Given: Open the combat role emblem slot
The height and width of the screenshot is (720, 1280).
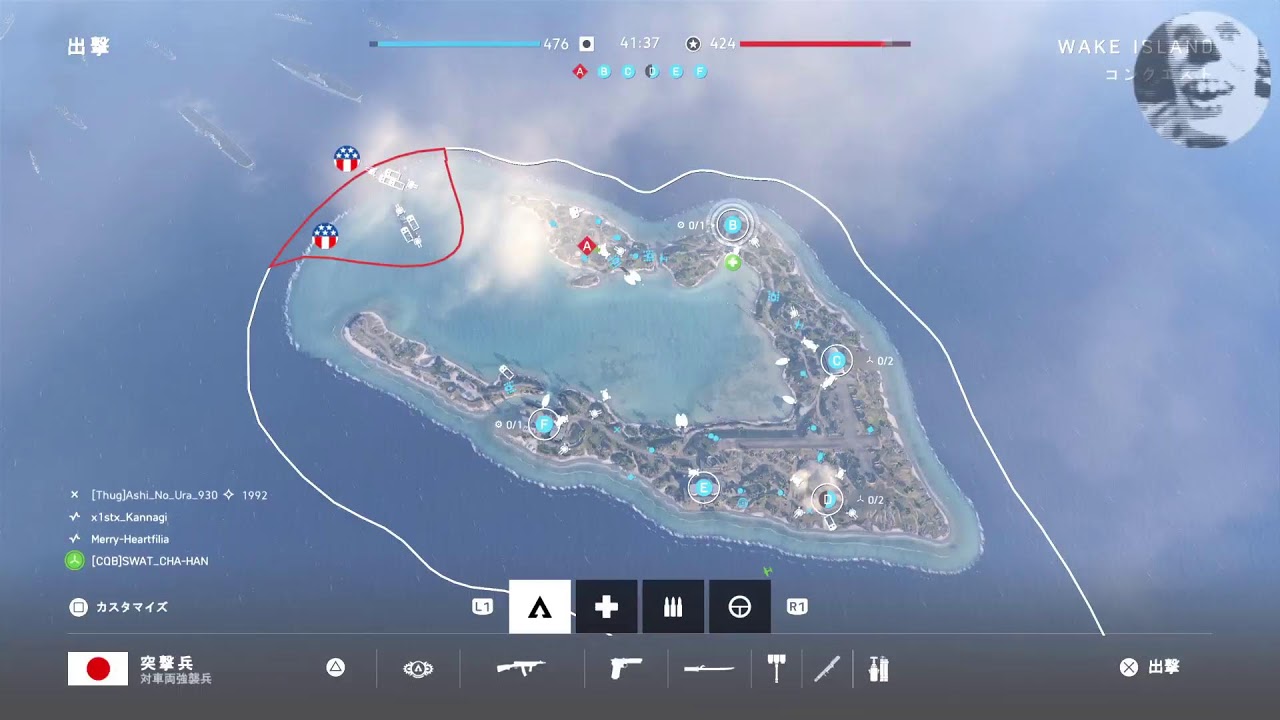Looking at the screenshot, I should [417, 668].
